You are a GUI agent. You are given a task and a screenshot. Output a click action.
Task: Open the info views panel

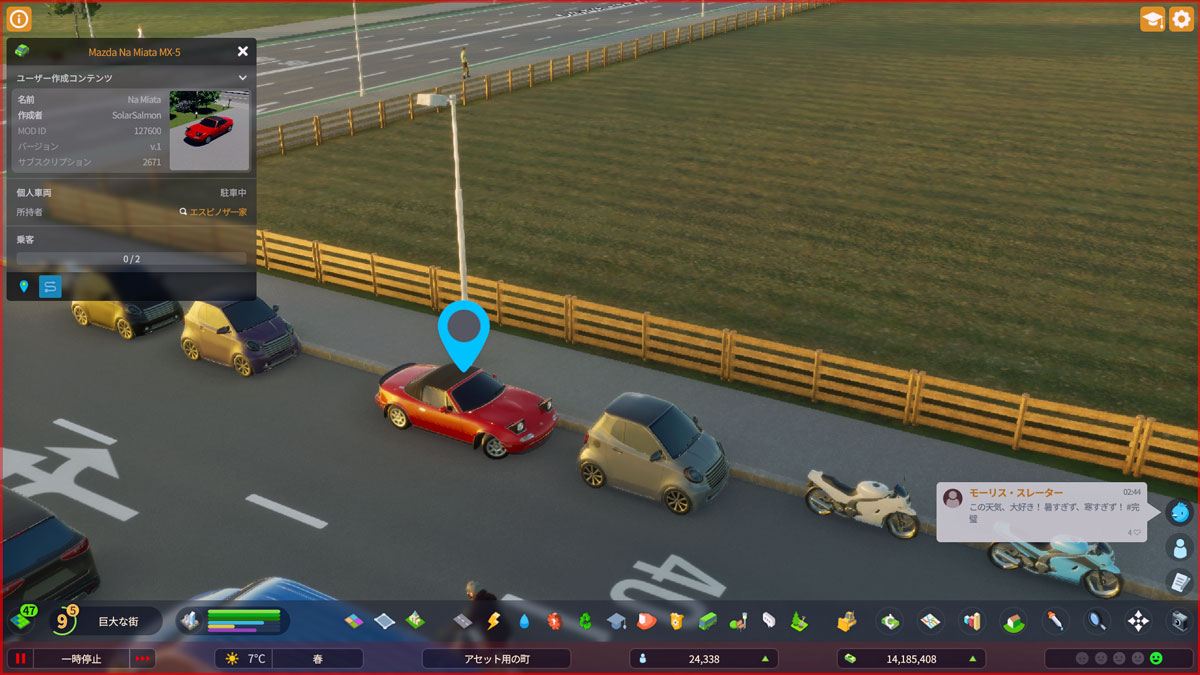19,19
